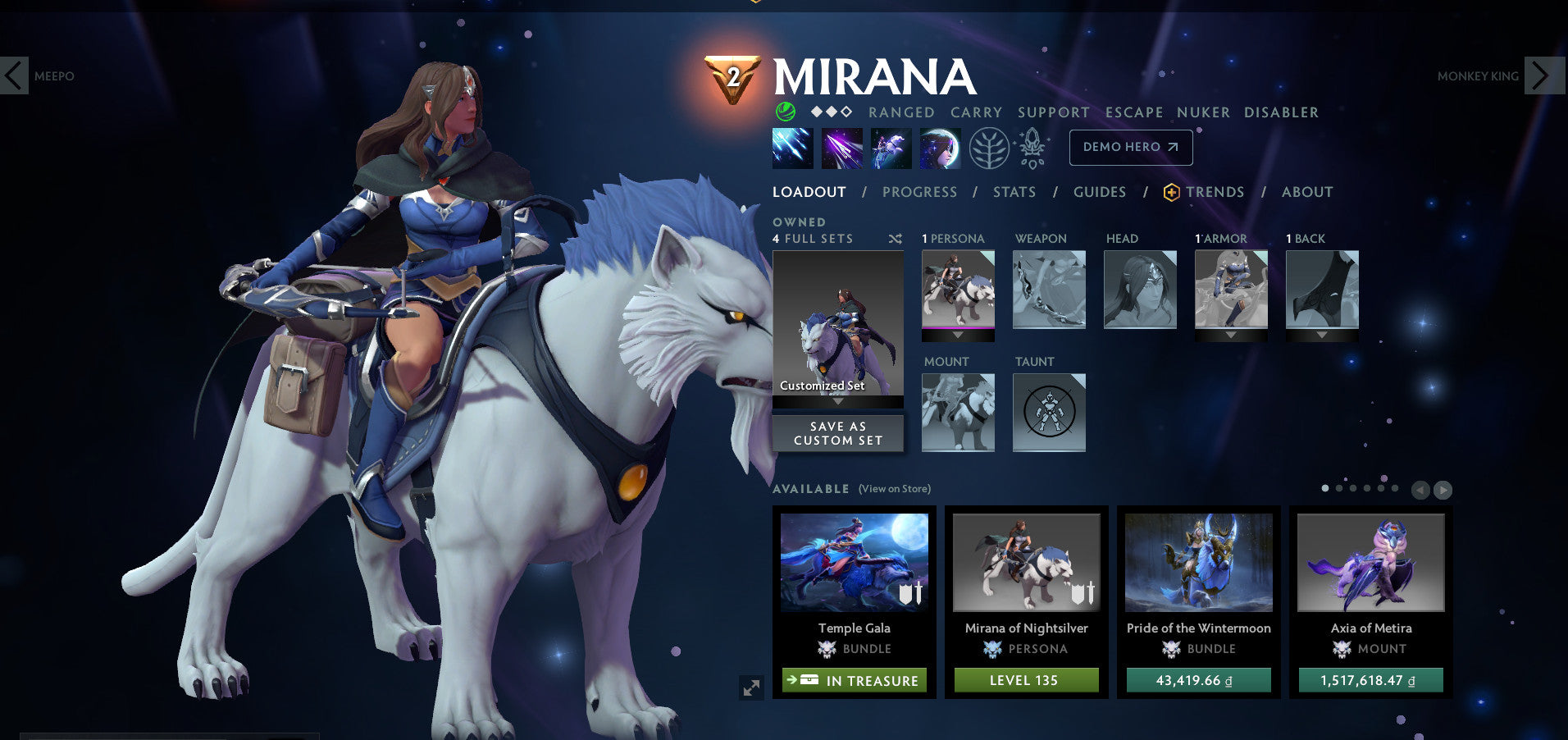
Task: Switch to the STATS tab
Action: pos(1014,192)
